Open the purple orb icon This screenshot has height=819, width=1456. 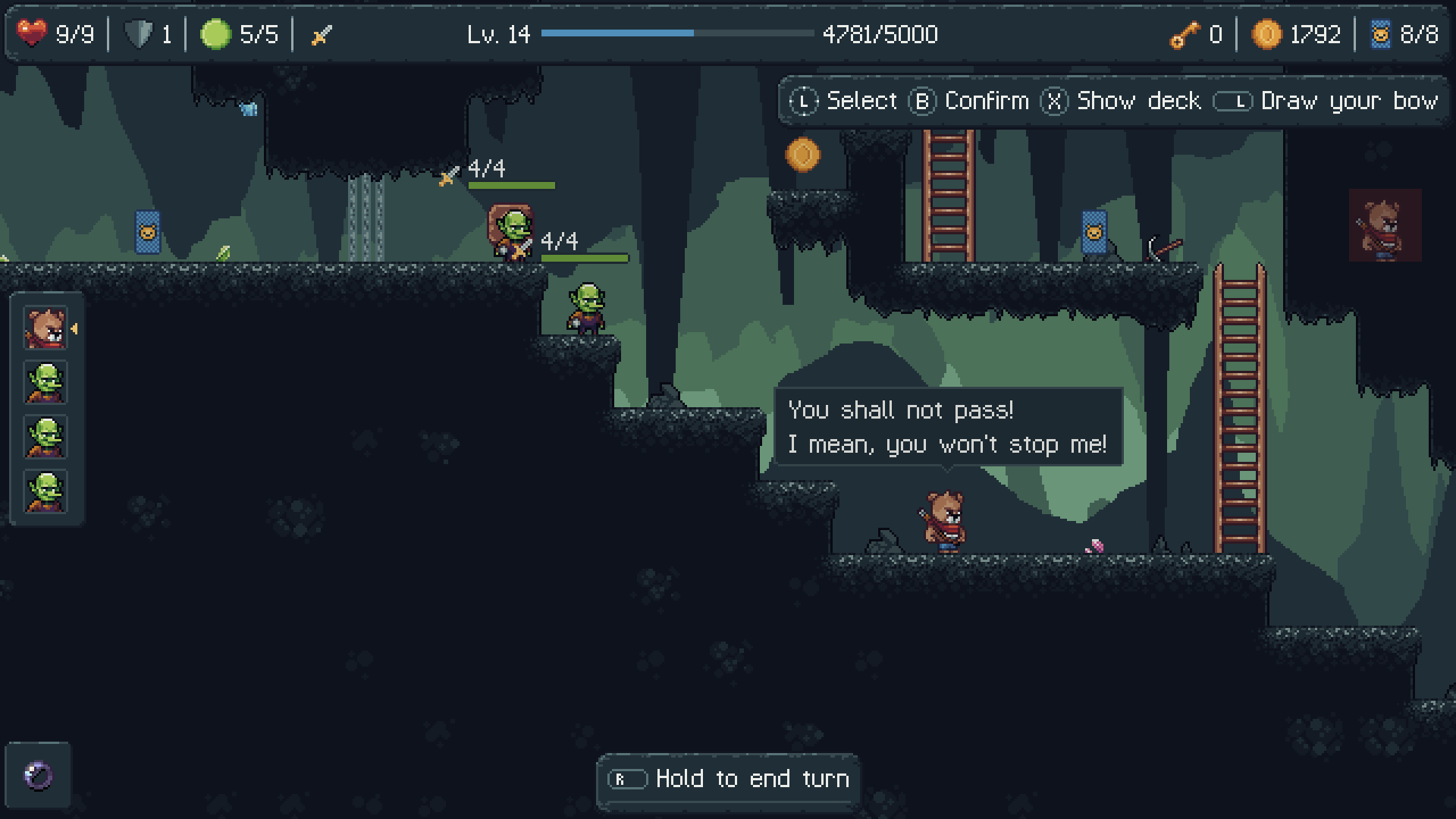coord(39,775)
